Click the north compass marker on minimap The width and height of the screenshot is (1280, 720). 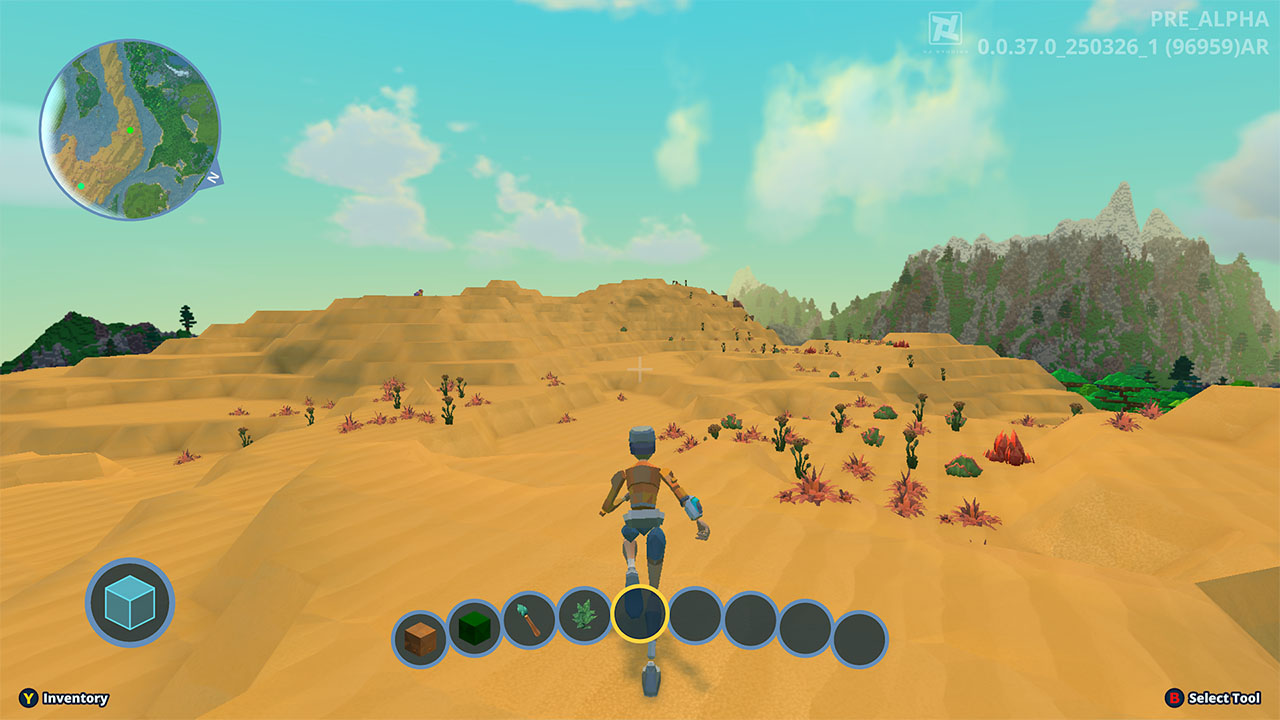[x=213, y=178]
